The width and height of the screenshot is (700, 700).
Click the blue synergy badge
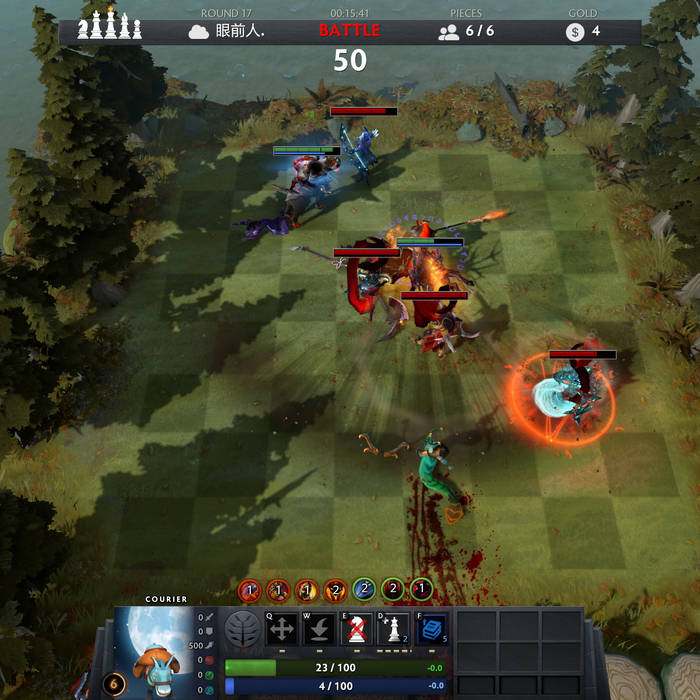364,590
